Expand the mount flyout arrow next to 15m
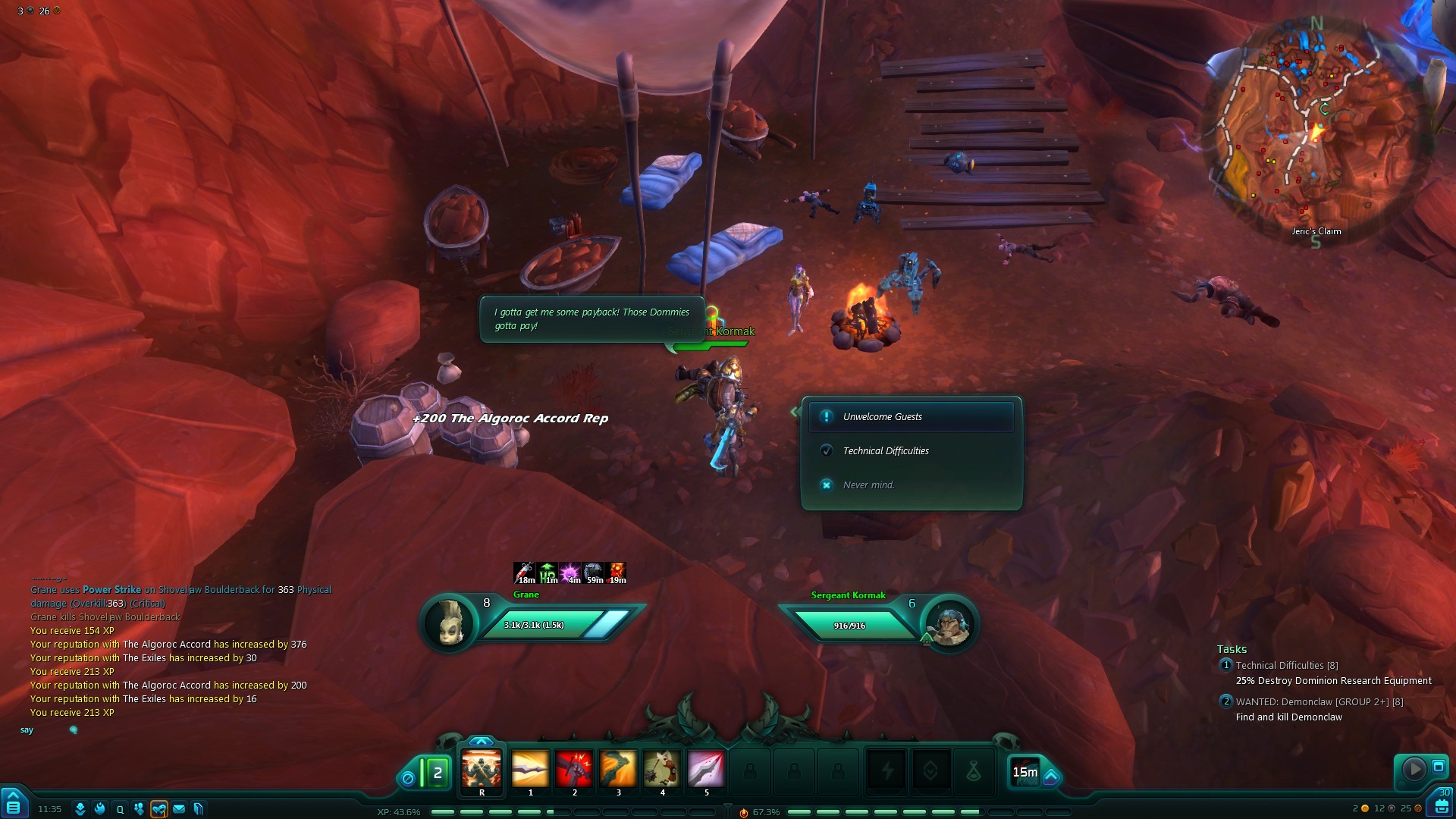1456x819 pixels. [x=1051, y=777]
